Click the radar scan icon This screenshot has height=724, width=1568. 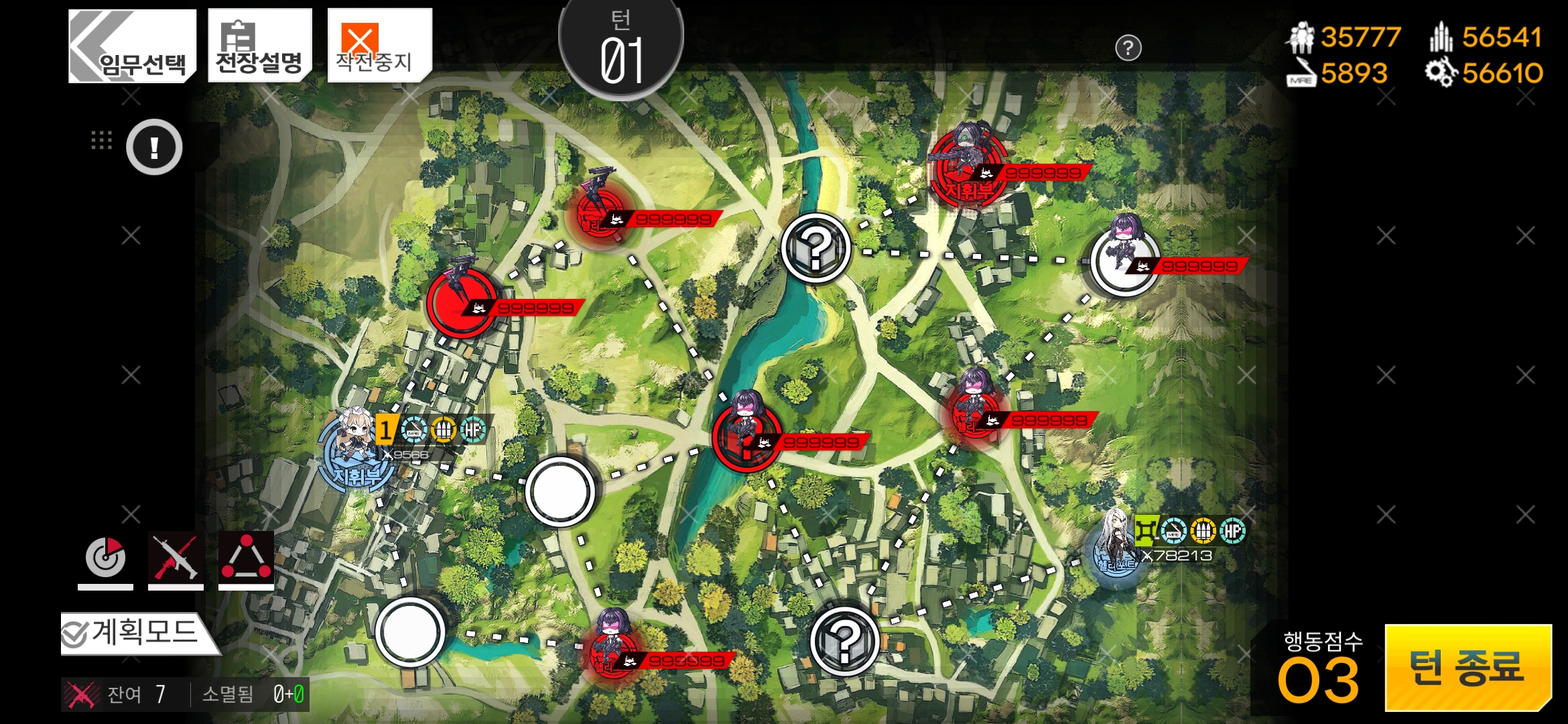pos(105,558)
